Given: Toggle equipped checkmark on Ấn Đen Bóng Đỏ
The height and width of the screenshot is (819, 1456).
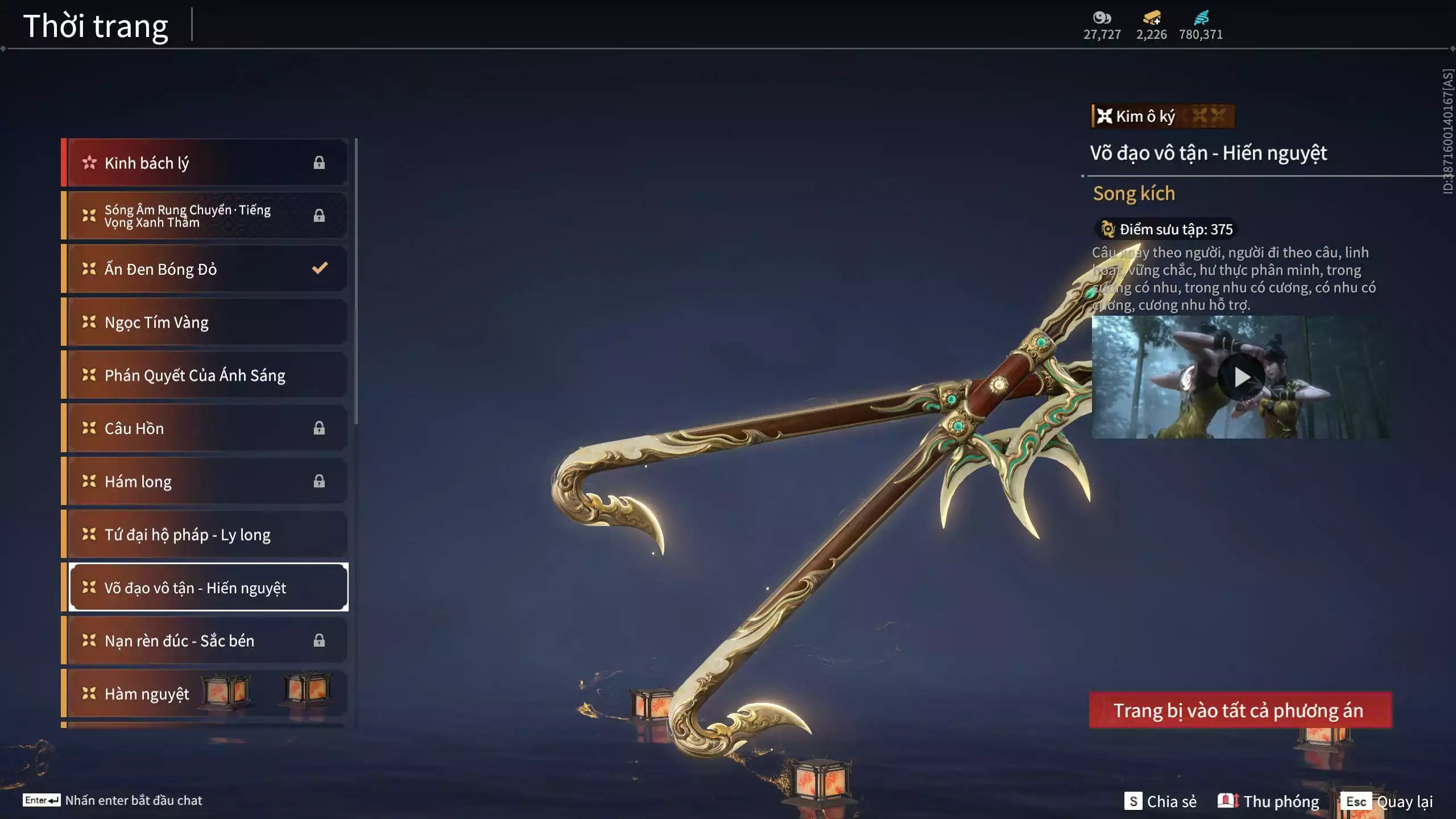Looking at the screenshot, I should point(319,268).
